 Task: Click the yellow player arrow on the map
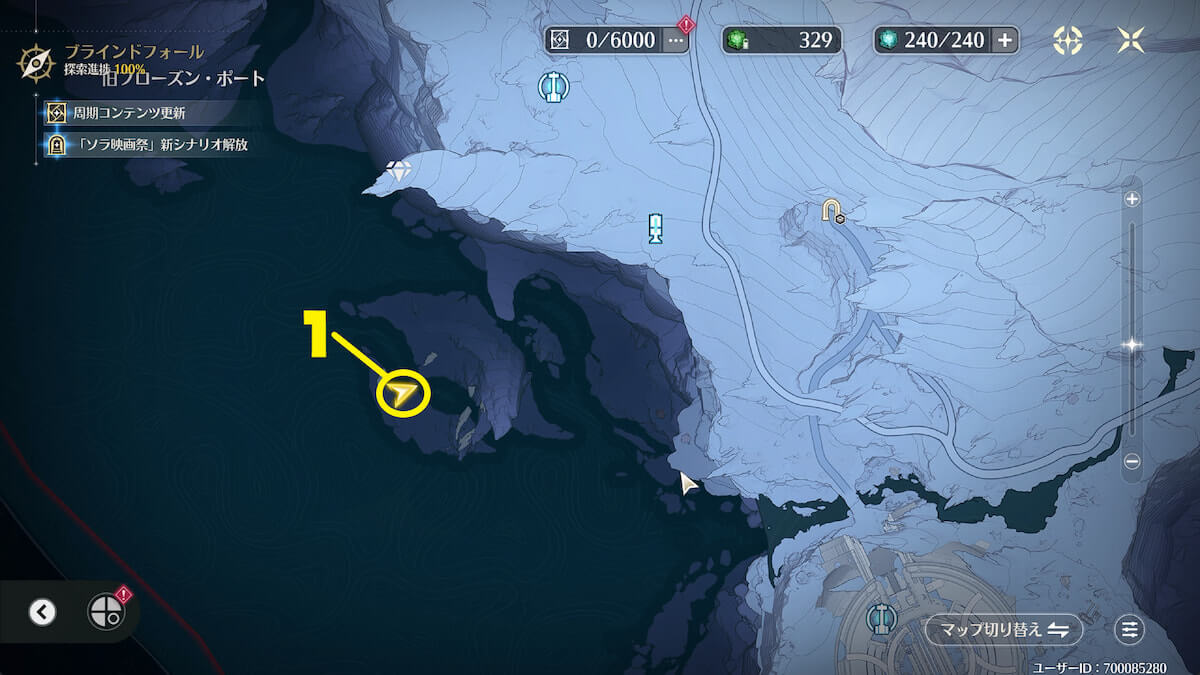pyautogui.click(x=403, y=395)
